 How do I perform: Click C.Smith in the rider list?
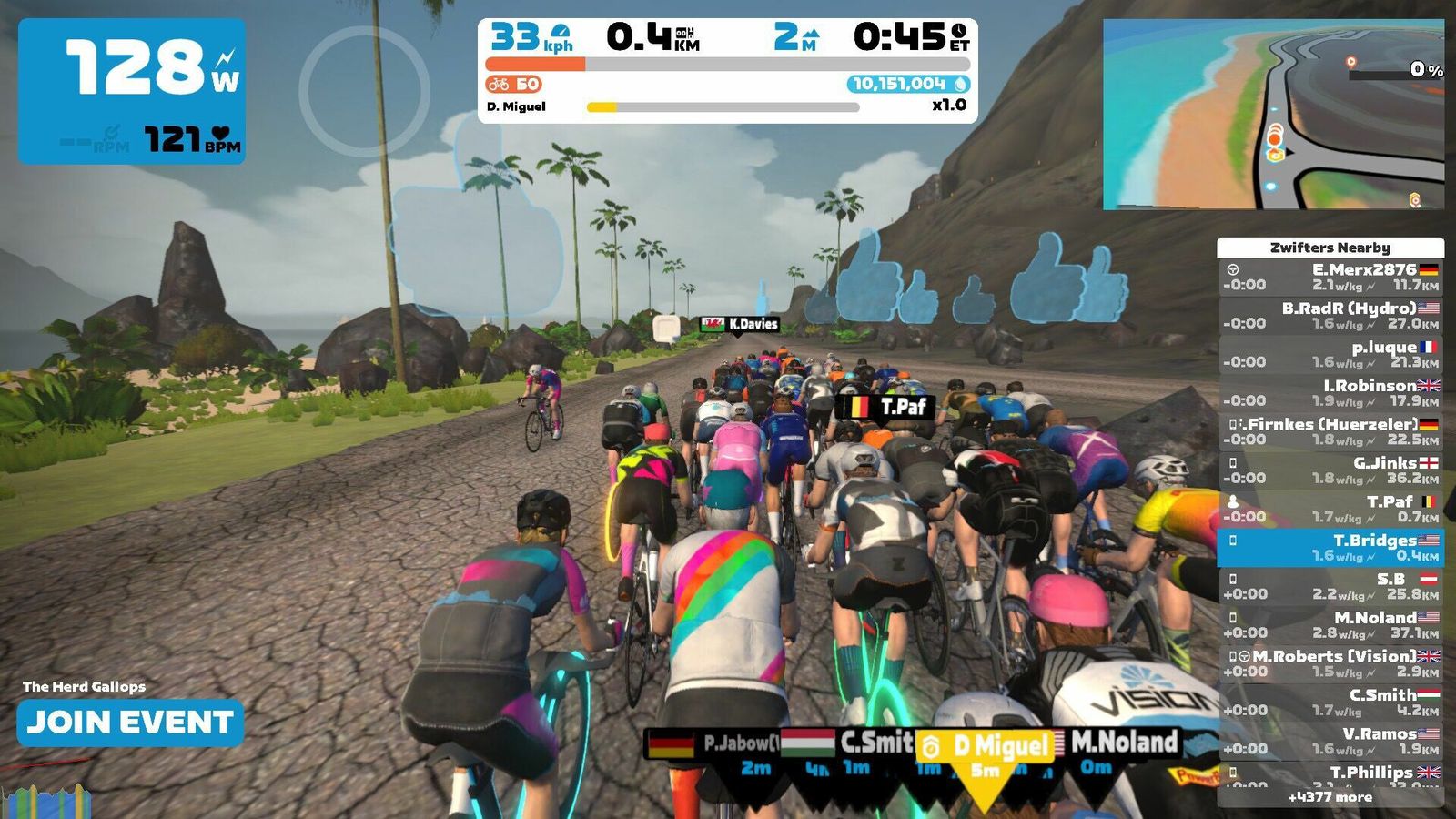[1330, 703]
